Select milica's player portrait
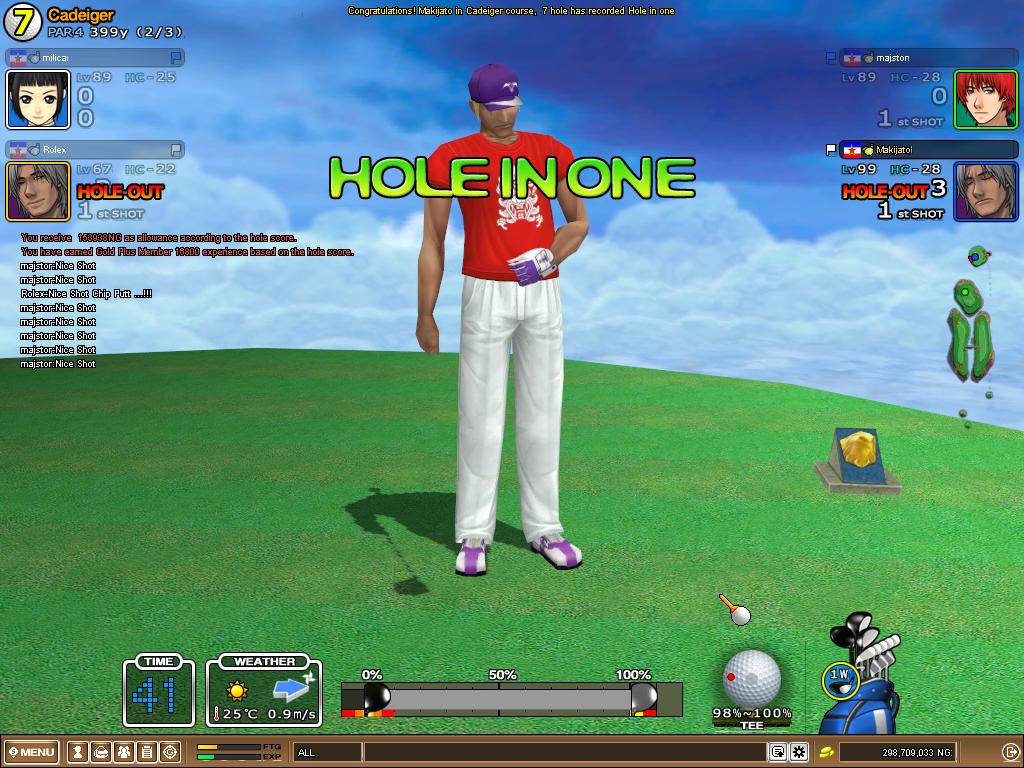Viewport: 1024px width, 768px height. coord(38,100)
